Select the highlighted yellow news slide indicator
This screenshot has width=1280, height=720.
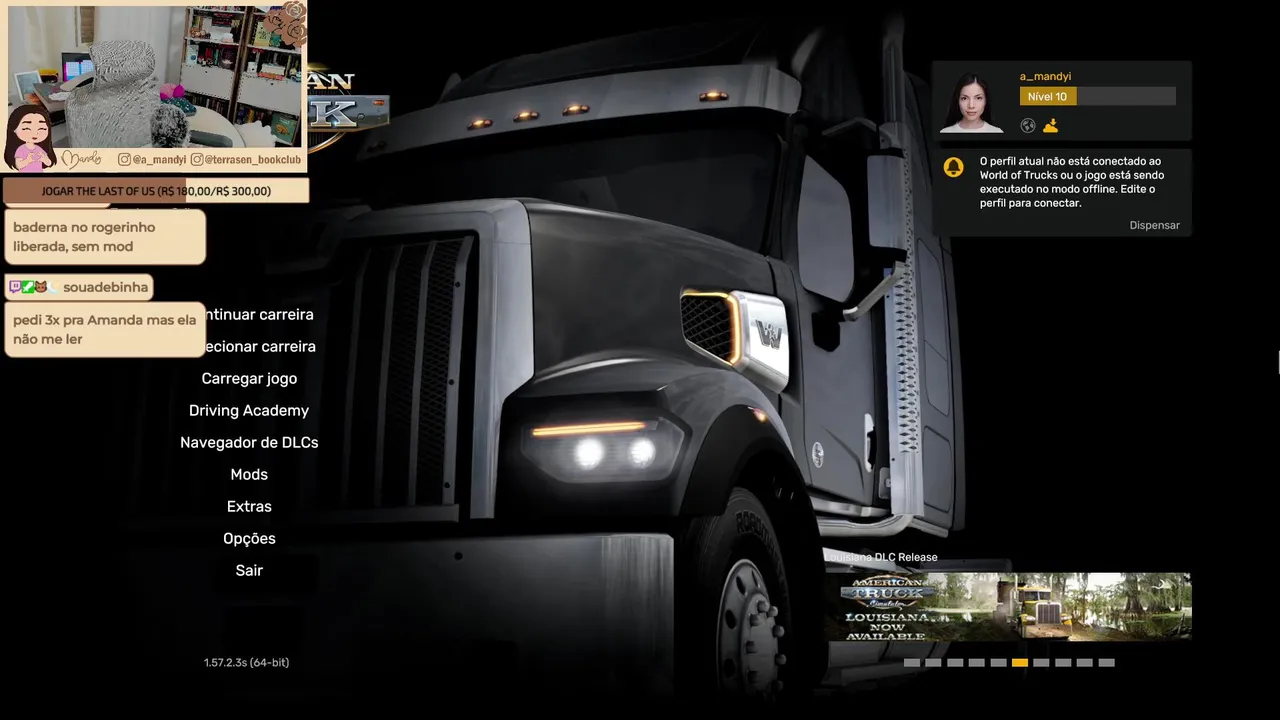click(x=1019, y=662)
